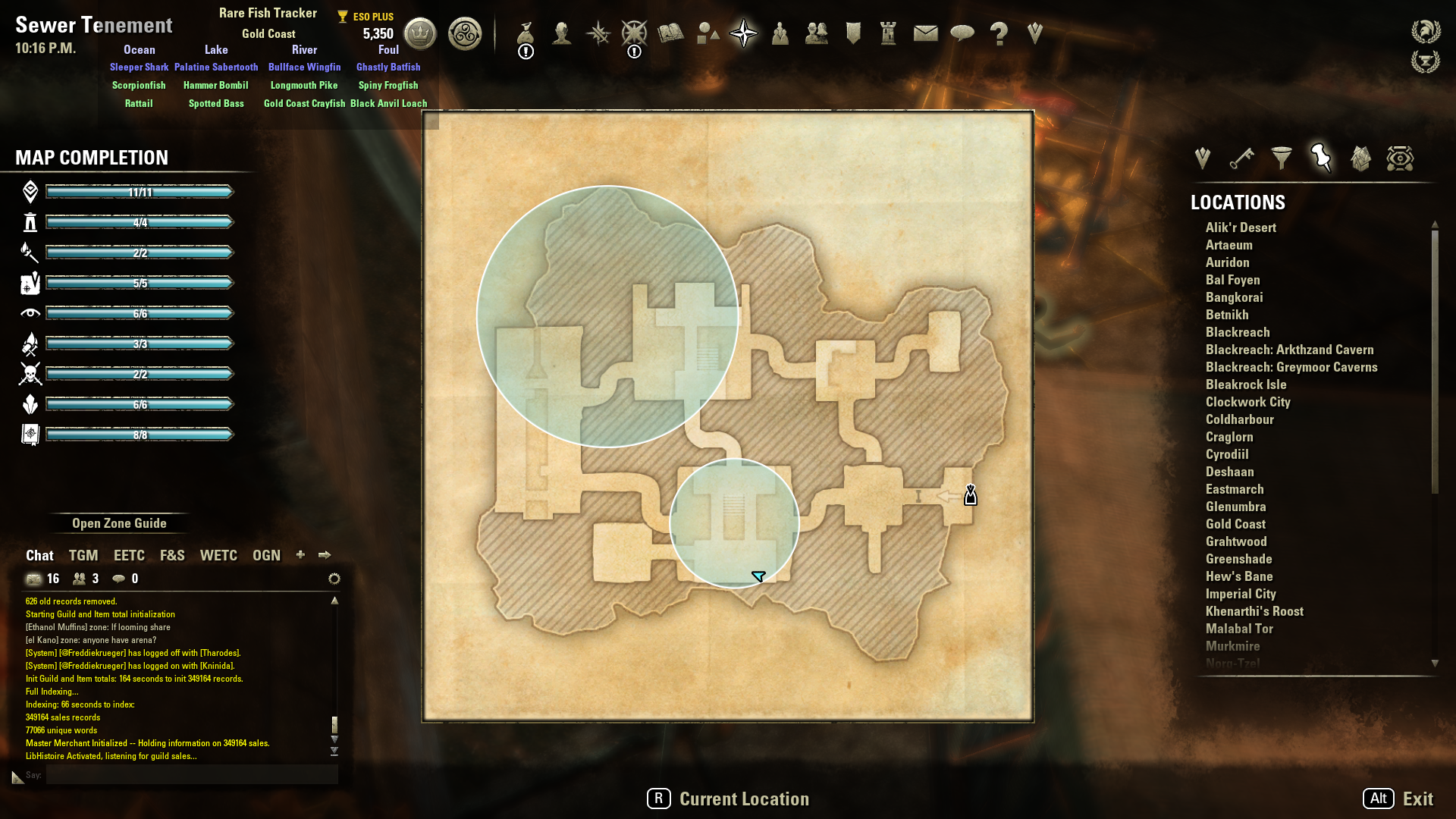Open the help question mark menu
The height and width of the screenshot is (819, 1456).
[x=999, y=33]
